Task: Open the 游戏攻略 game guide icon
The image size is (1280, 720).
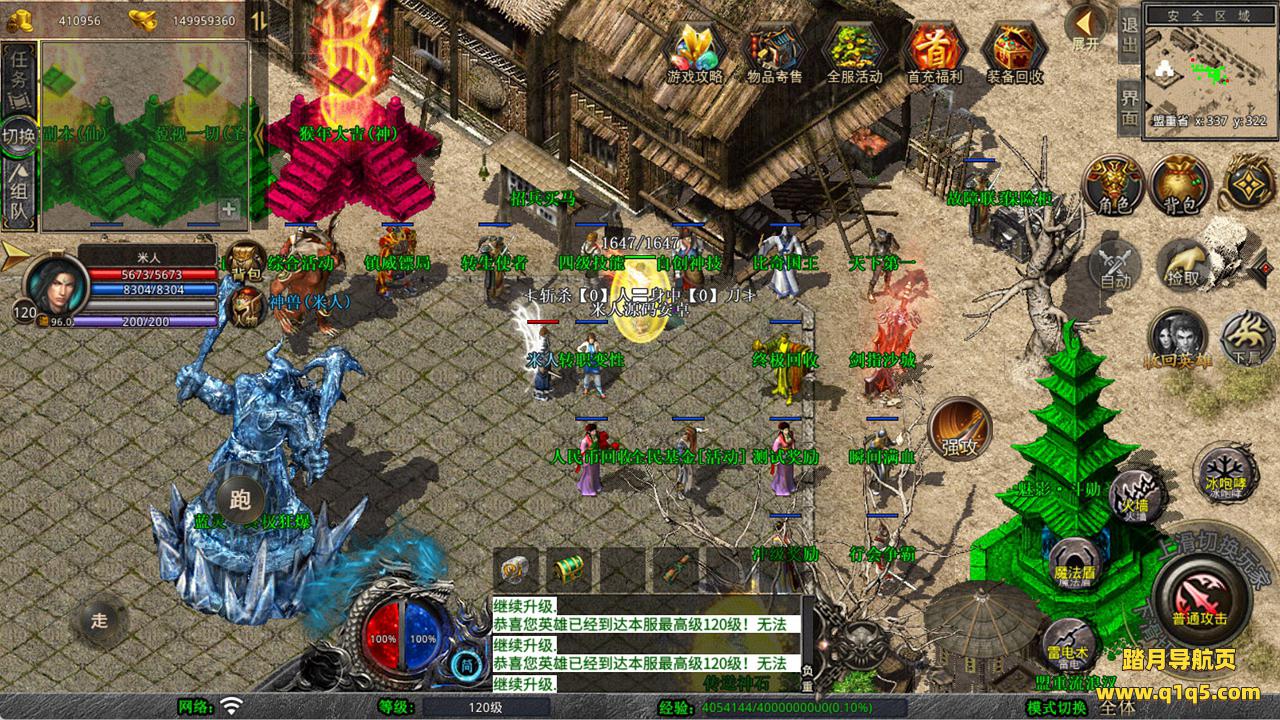Action: coord(695,50)
